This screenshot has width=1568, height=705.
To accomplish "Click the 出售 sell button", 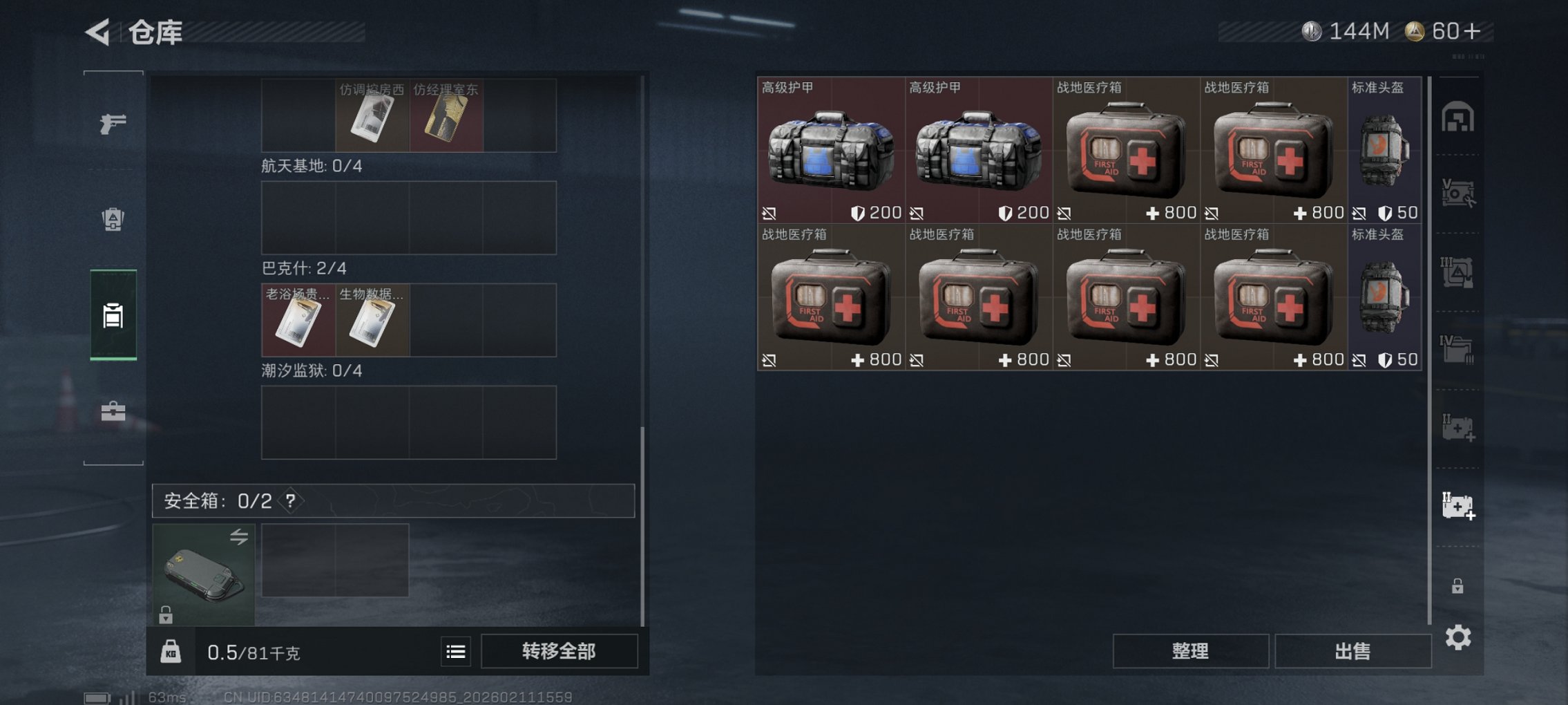I will pos(1352,650).
